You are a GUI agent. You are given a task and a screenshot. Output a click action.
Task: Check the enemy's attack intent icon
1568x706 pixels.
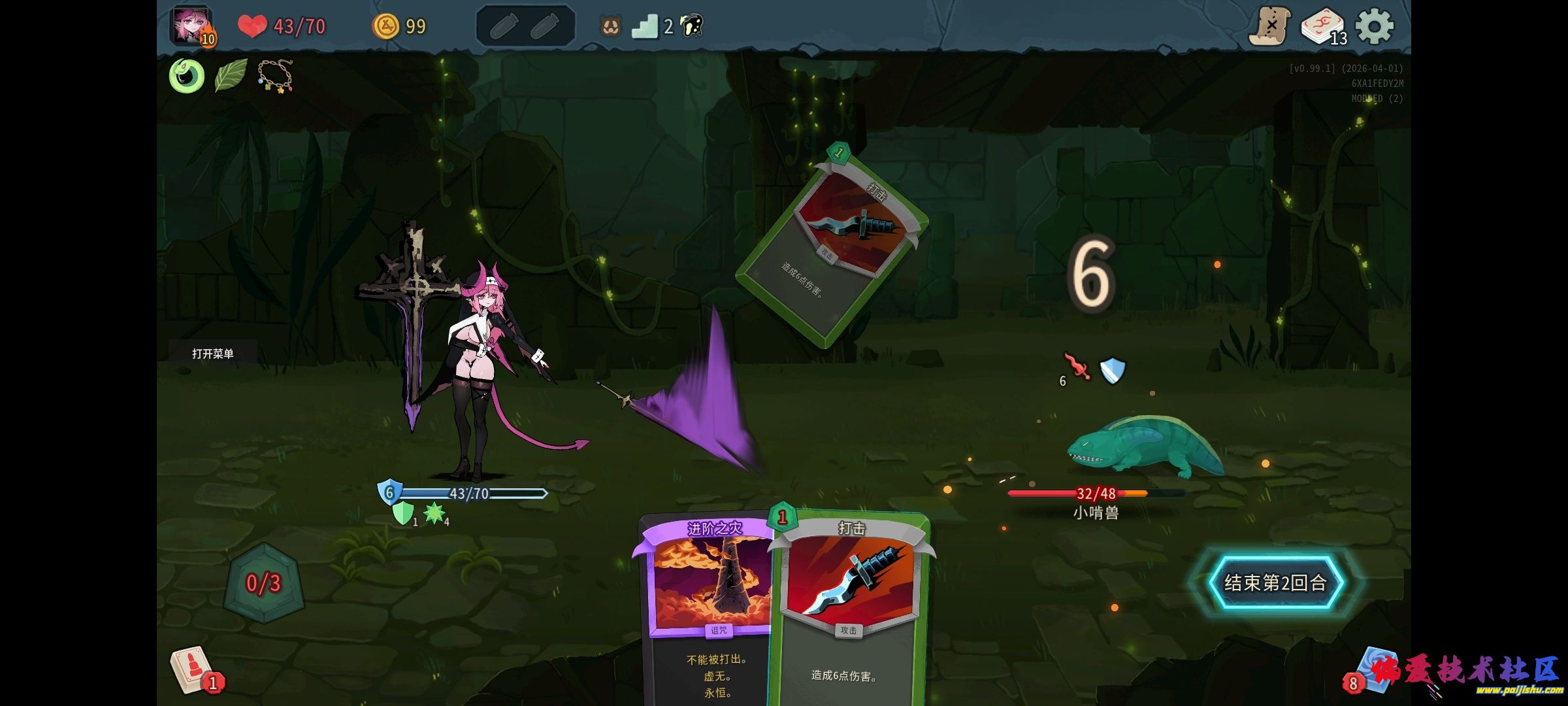(1076, 367)
